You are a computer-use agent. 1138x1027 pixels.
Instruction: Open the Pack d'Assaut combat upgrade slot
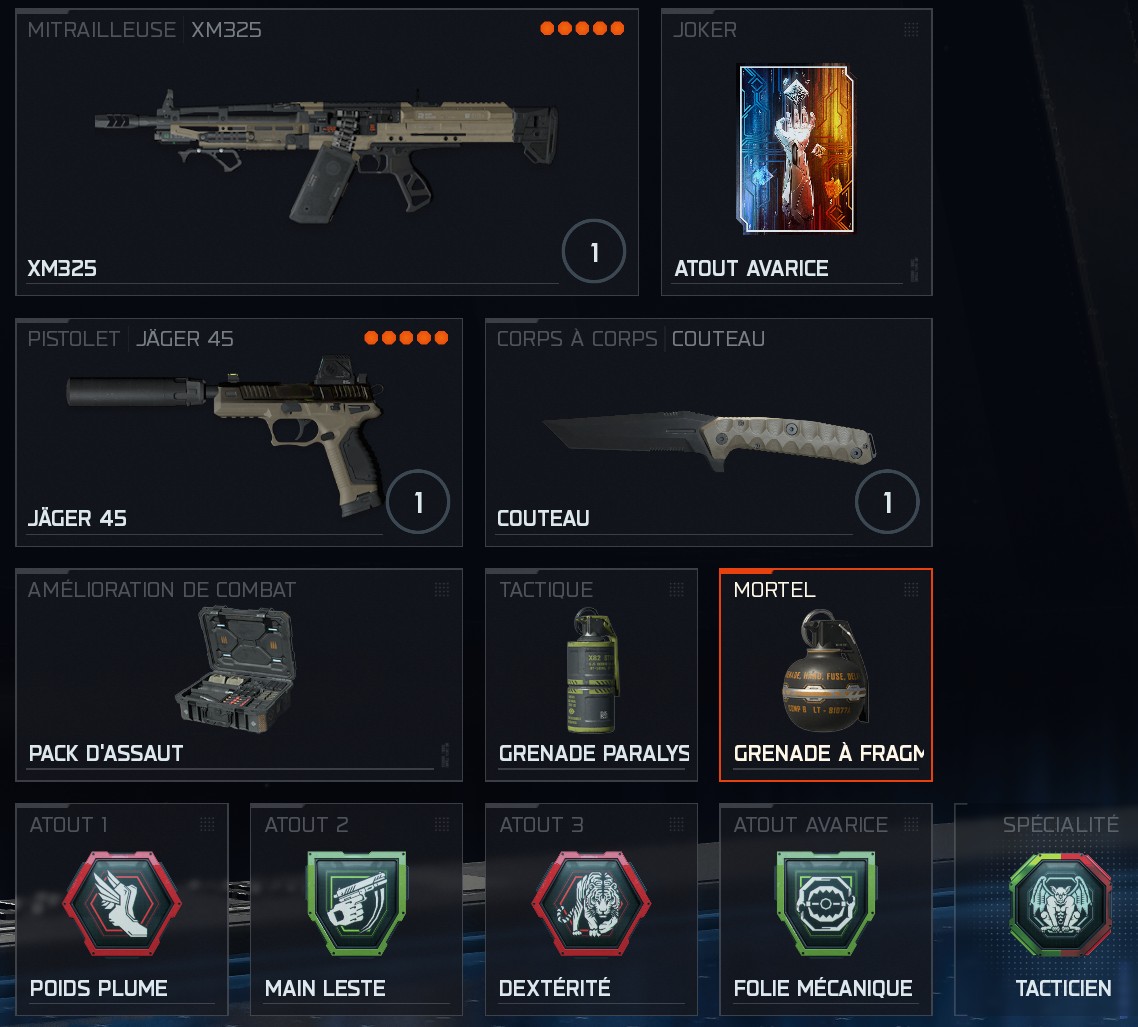tap(238, 675)
